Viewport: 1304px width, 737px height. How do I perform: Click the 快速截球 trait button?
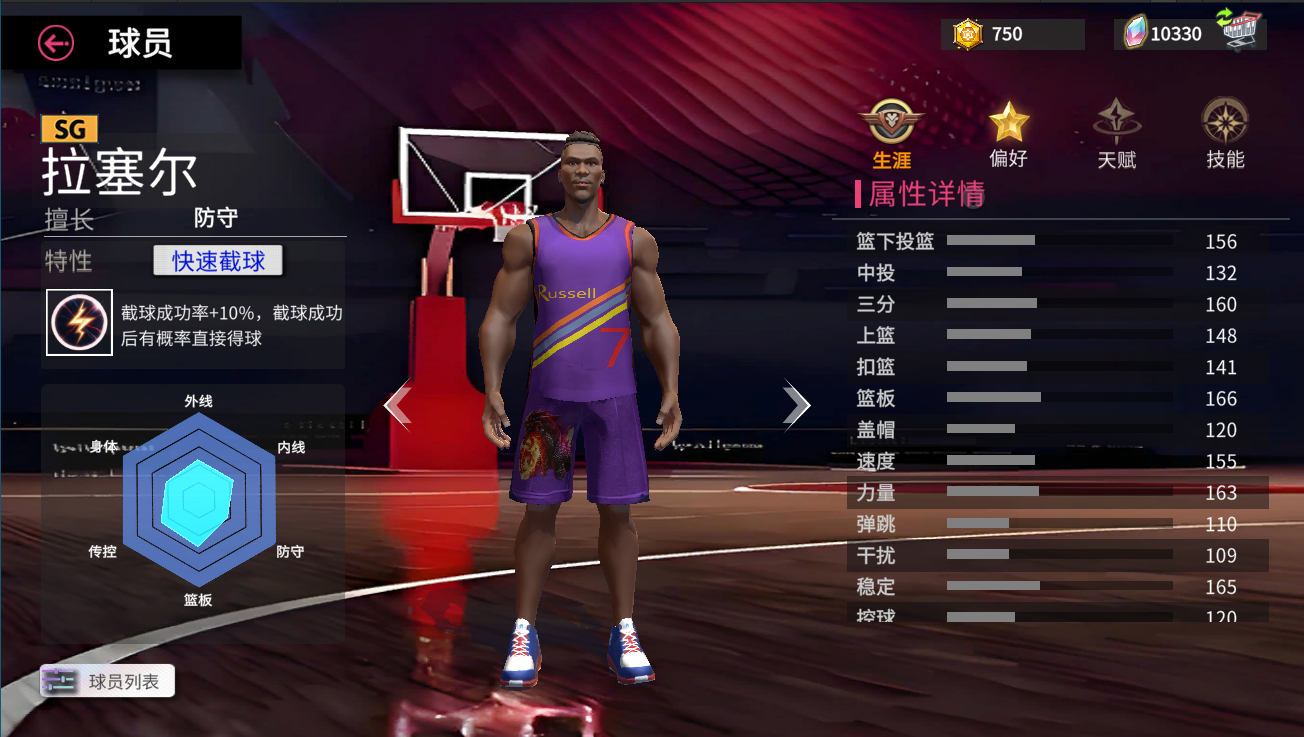(218, 261)
